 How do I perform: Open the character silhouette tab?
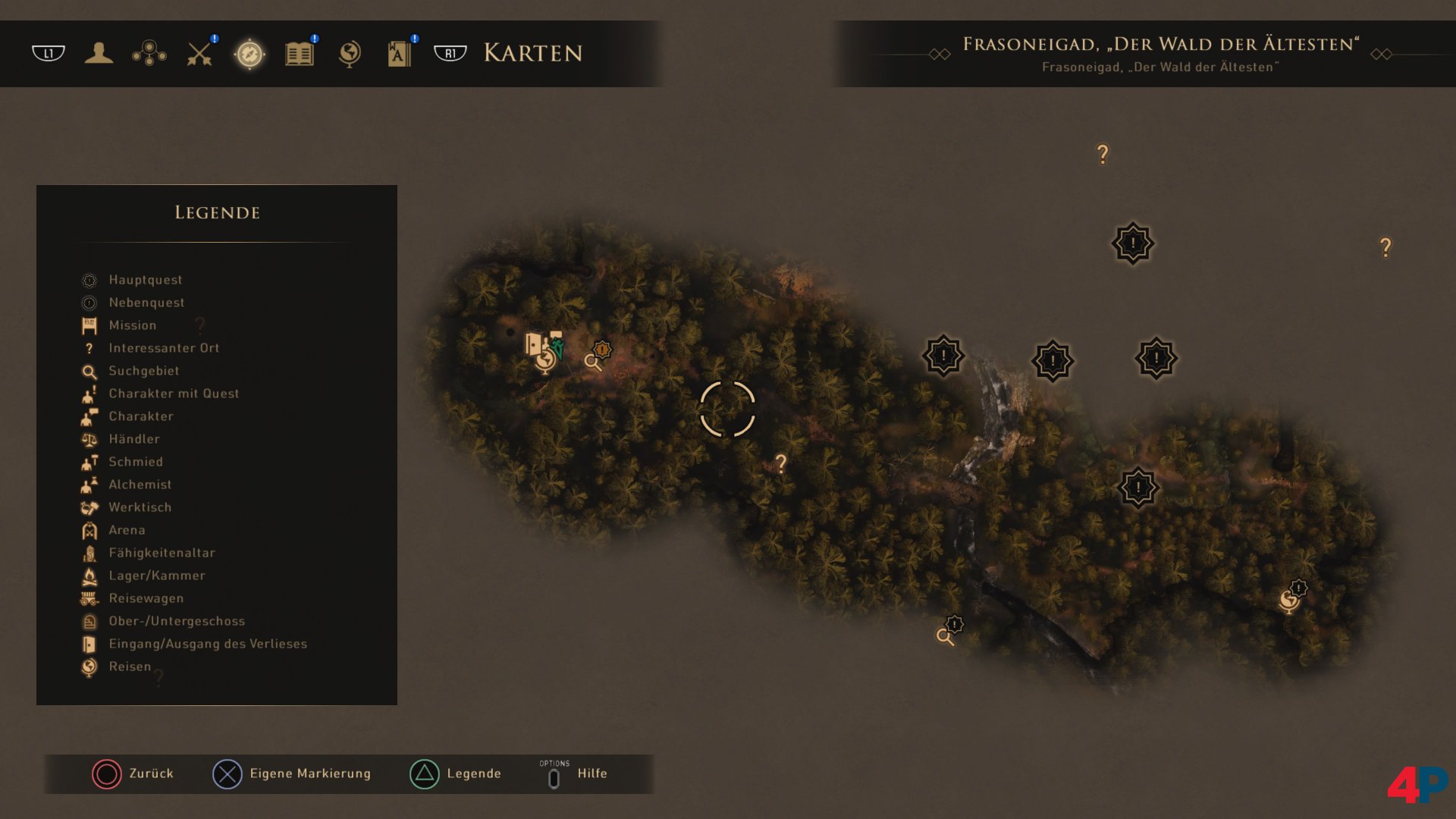99,53
